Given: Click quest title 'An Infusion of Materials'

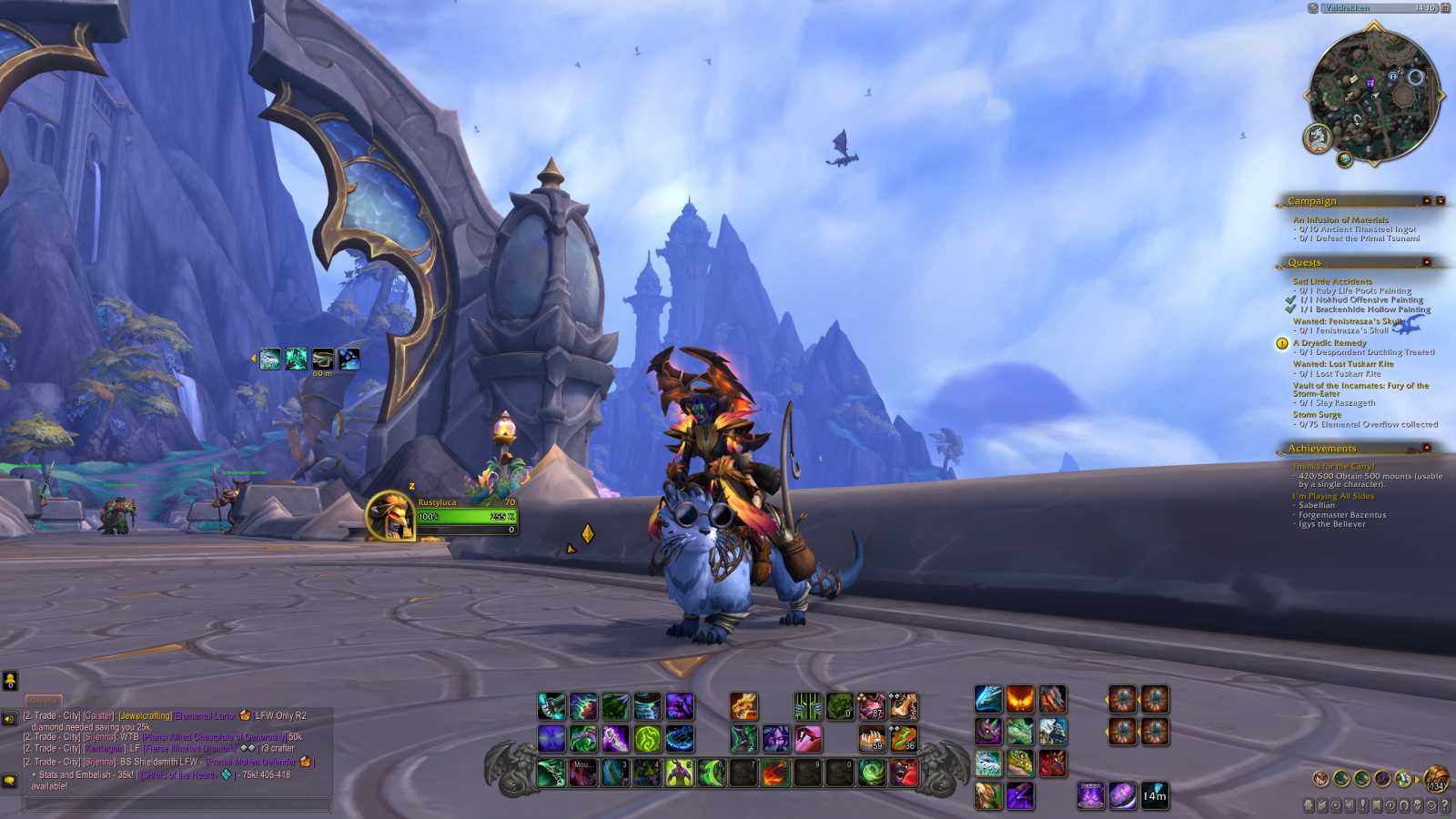Looking at the screenshot, I should [1340, 219].
